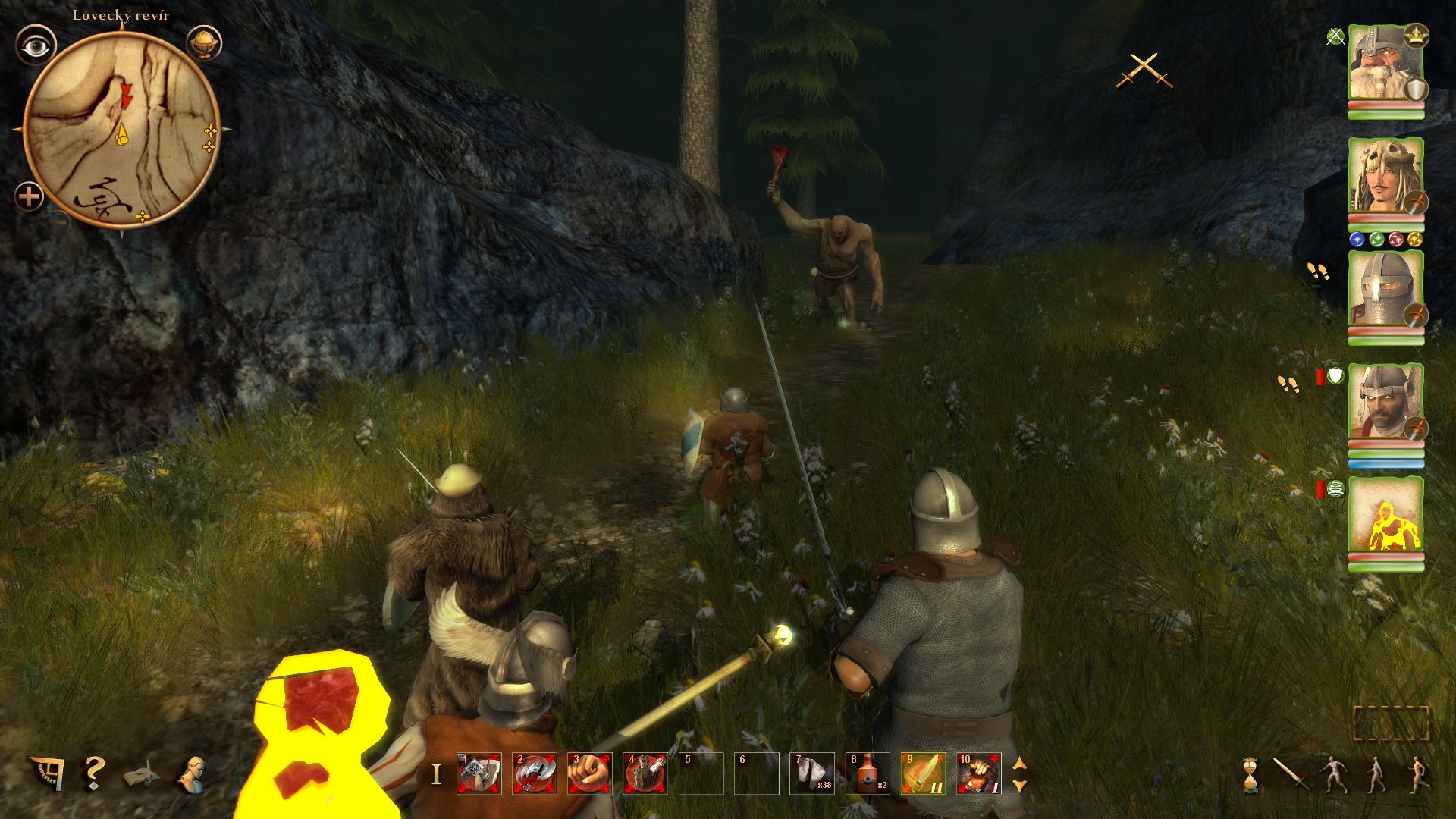Toggle the eye icon beside the minimap
The image size is (1456, 819).
(x=35, y=45)
